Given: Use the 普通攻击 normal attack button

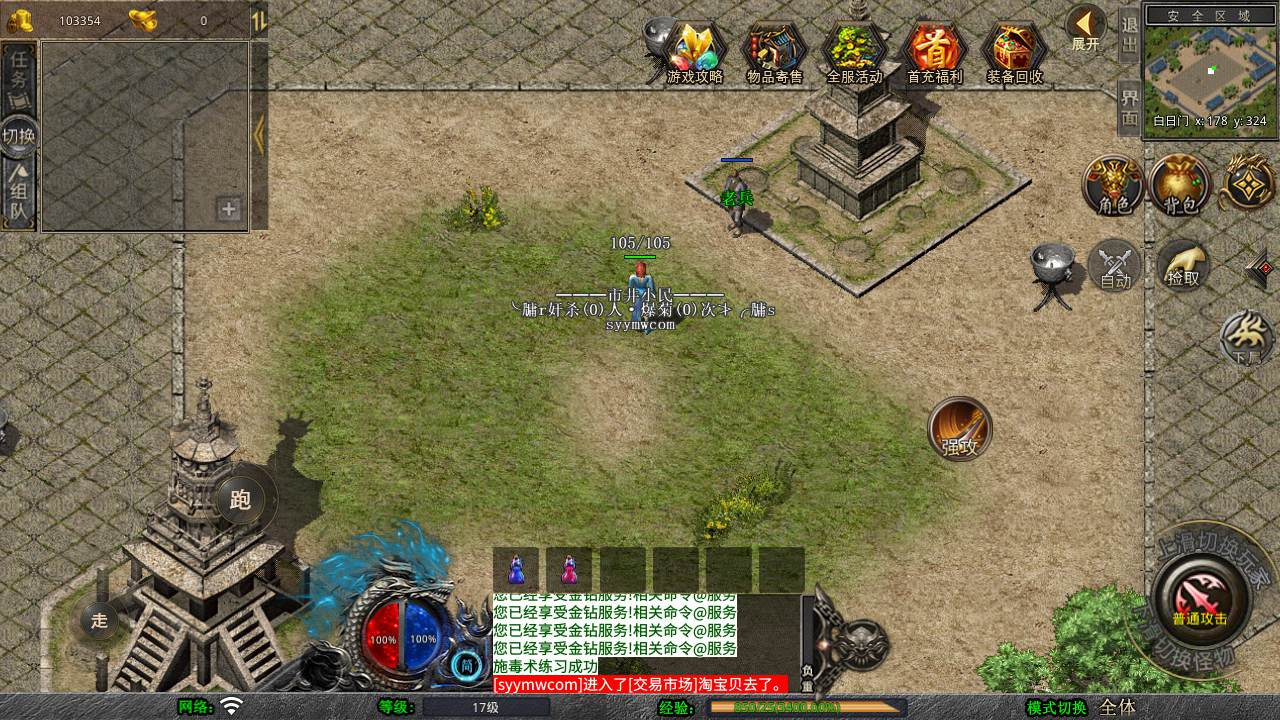Looking at the screenshot, I should [x=1200, y=598].
